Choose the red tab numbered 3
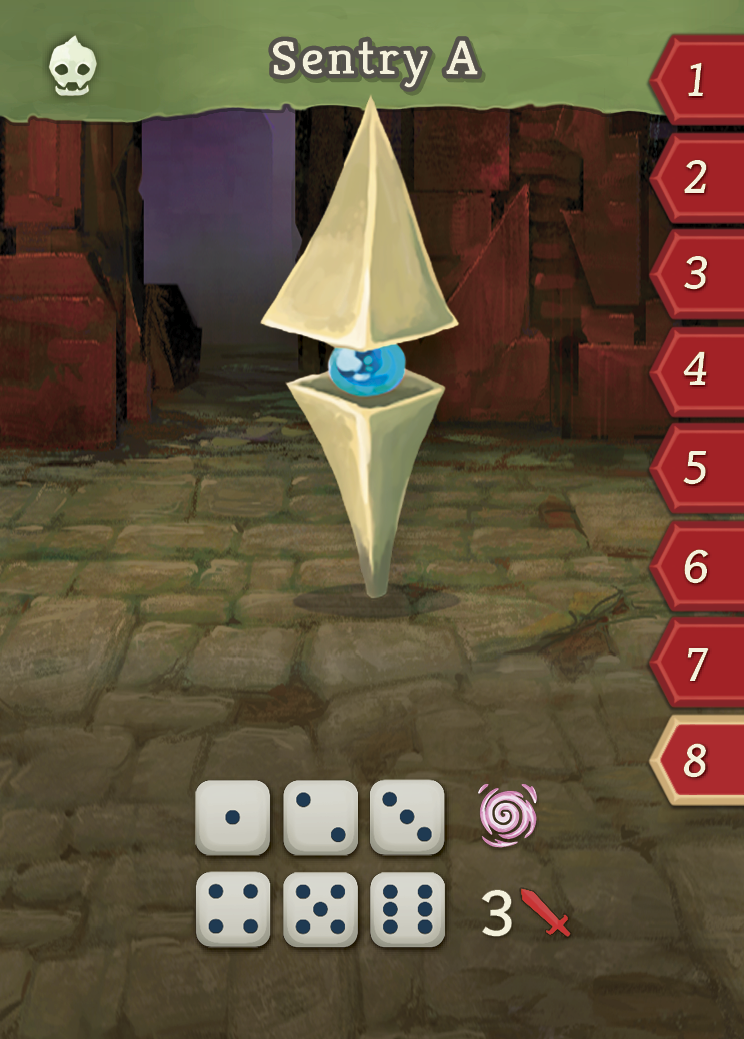This screenshot has height=1039, width=744. point(697,274)
